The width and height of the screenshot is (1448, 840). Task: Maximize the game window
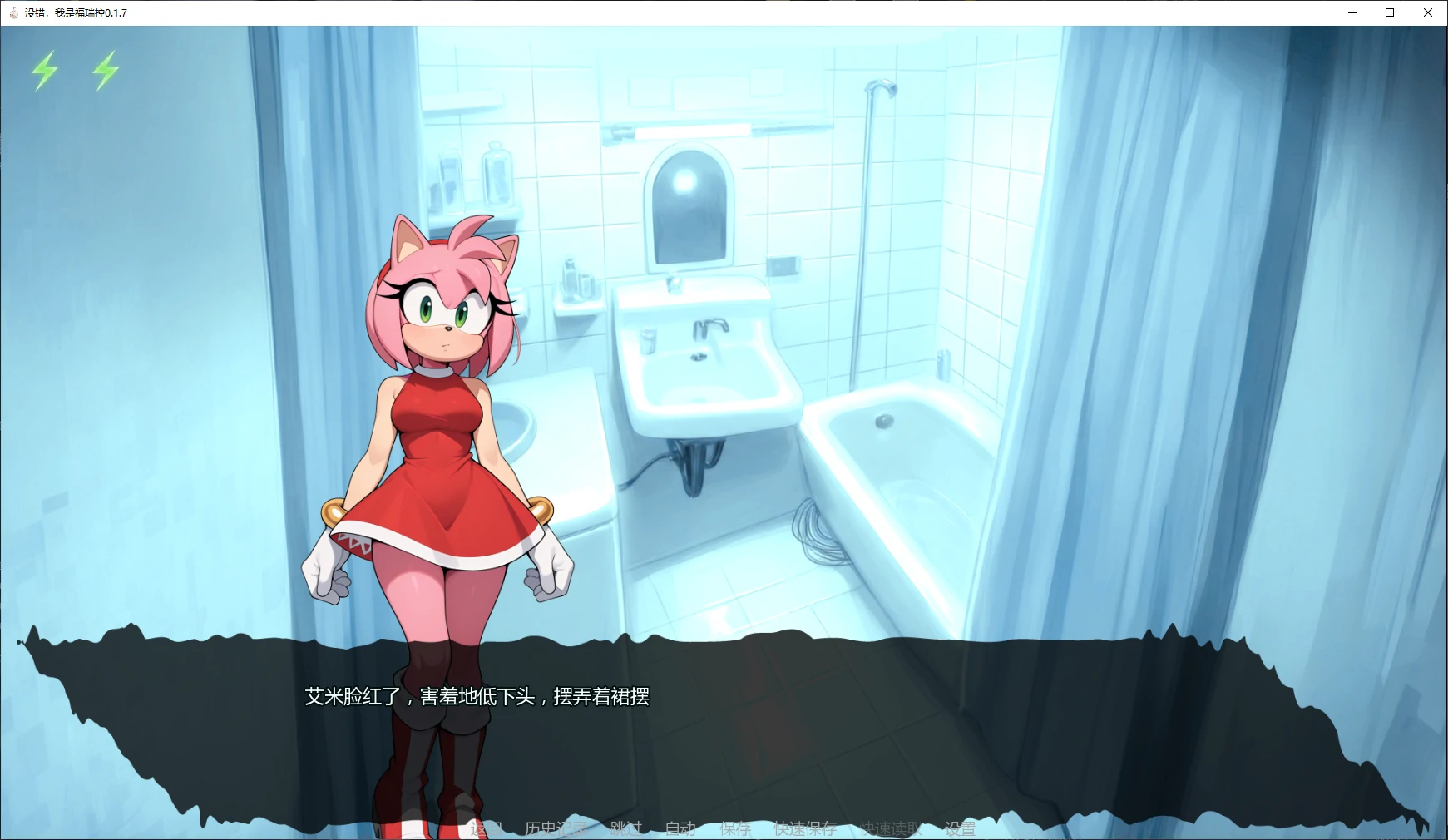(x=1389, y=12)
